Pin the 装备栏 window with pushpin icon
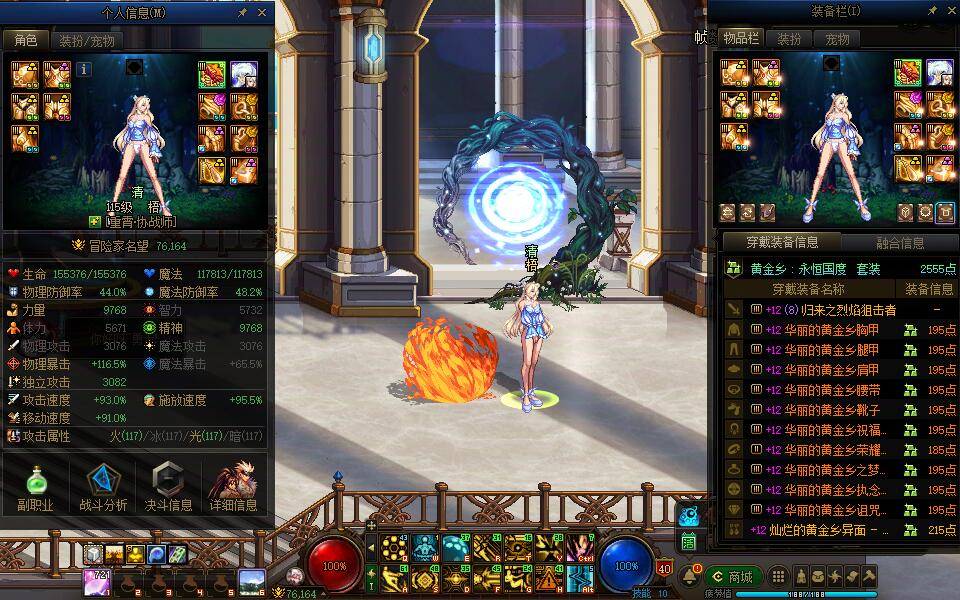Image resolution: width=960 pixels, height=600 pixels. [x=932, y=11]
